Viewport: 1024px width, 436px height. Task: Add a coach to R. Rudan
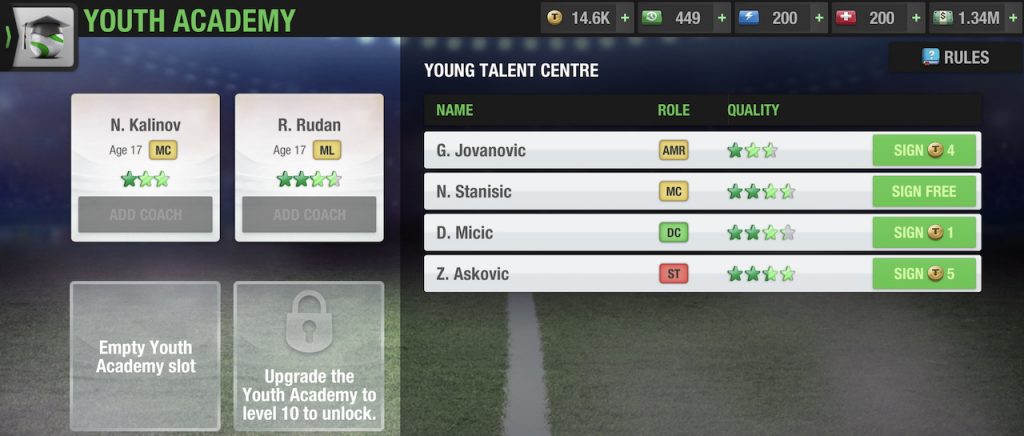309,215
